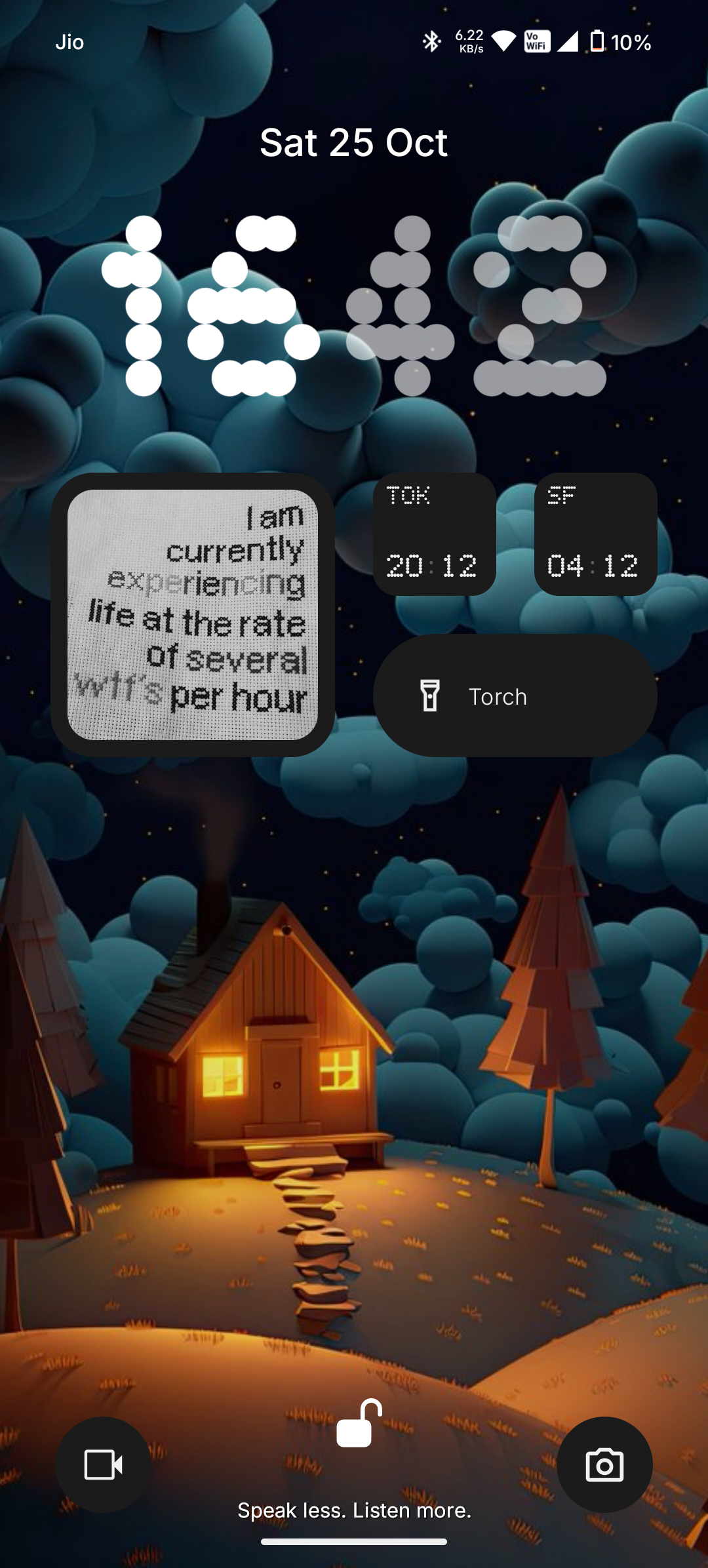
Task: Open the TOK world clock widget
Action: pyautogui.click(x=434, y=534)
